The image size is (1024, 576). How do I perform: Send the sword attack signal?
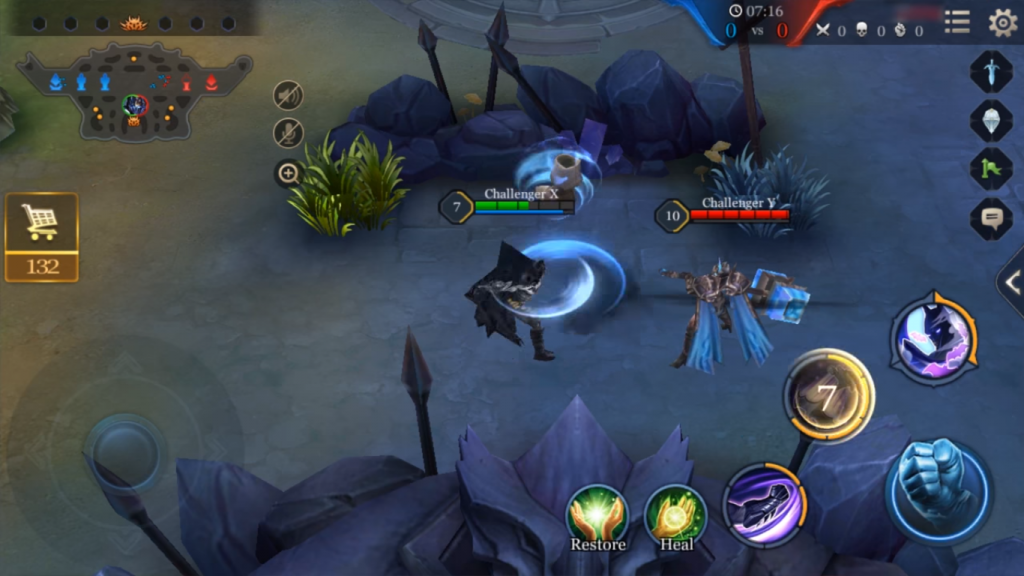(x=990, y=72)
